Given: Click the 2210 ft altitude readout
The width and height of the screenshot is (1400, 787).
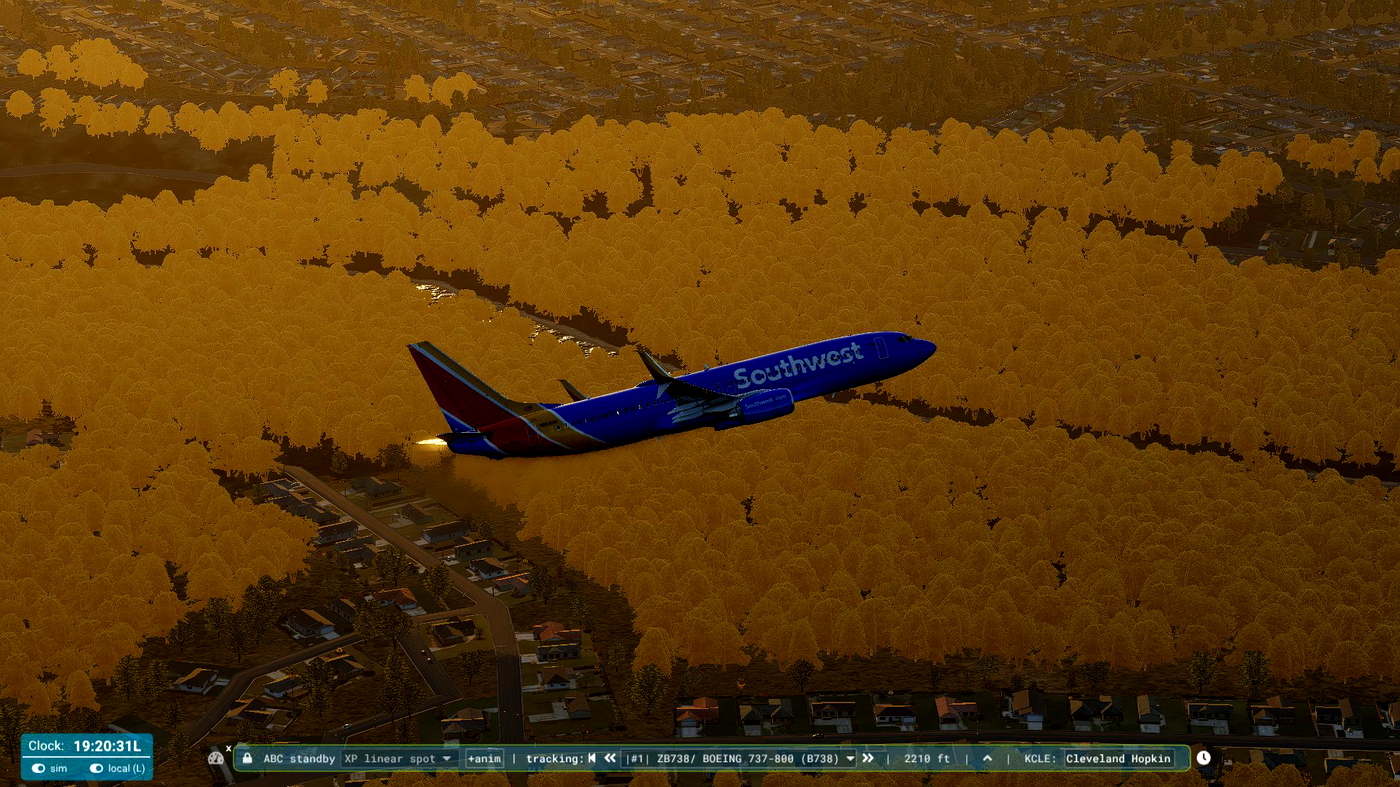Looking at the screenshot, I should [x=927, y=758].
